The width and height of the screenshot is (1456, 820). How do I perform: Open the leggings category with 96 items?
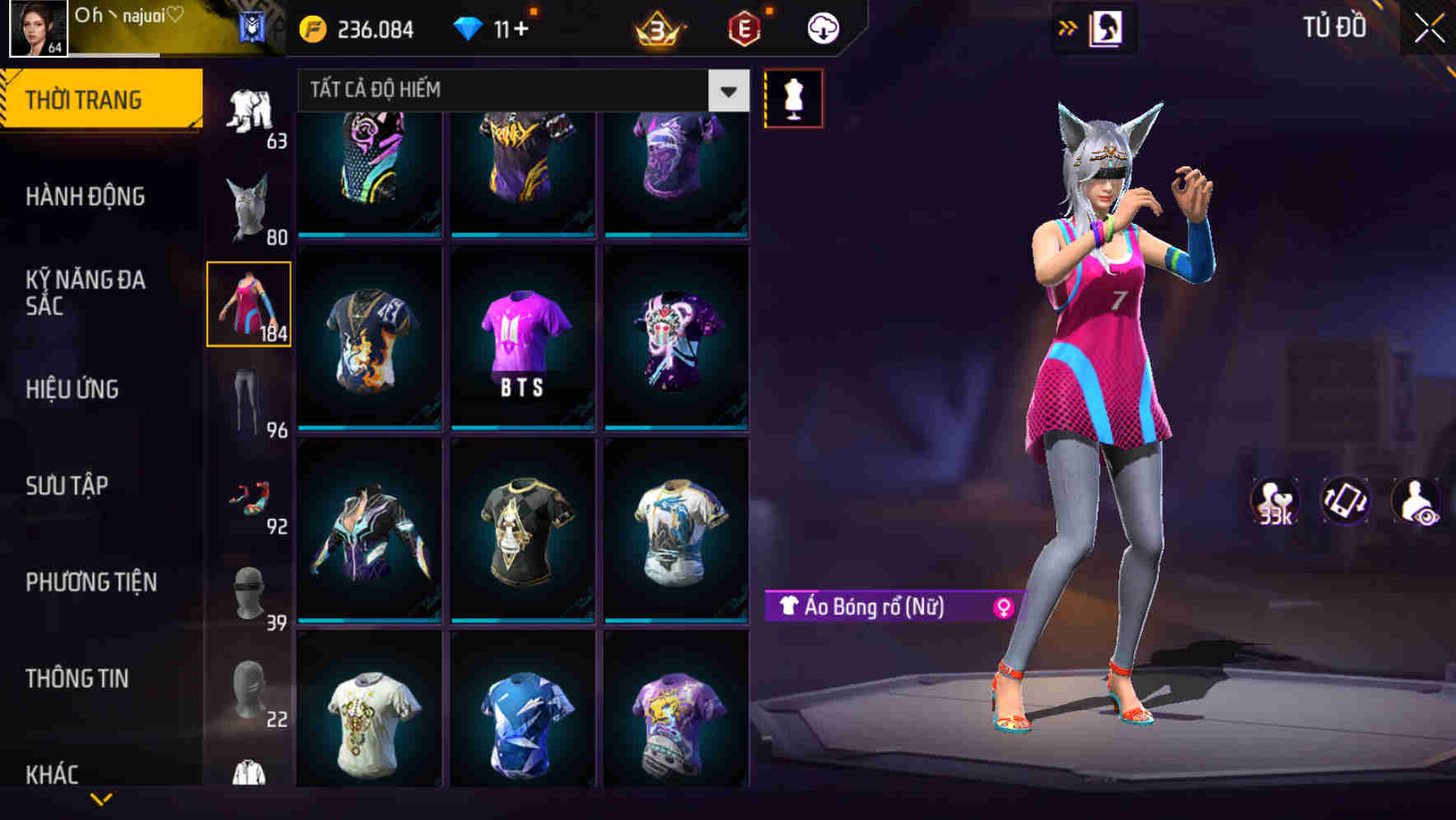click(250, 395)
